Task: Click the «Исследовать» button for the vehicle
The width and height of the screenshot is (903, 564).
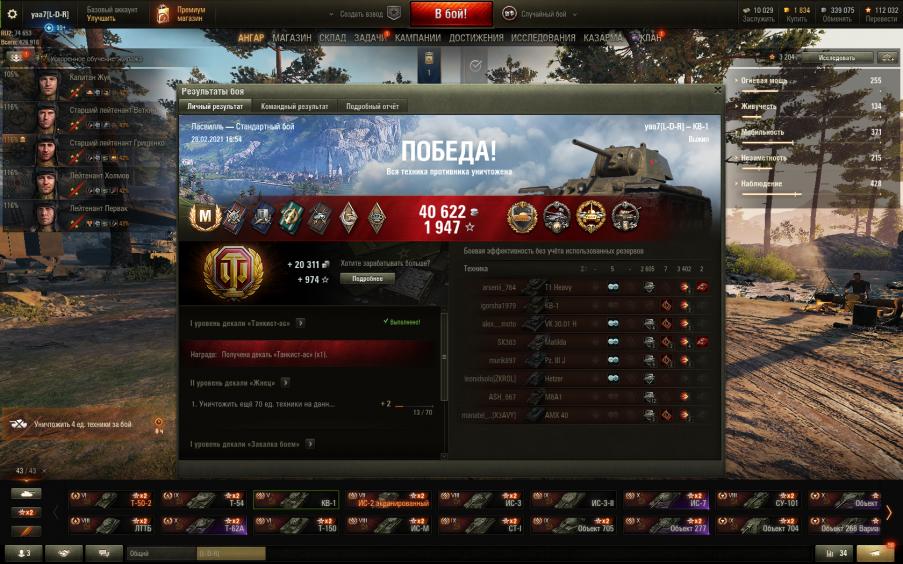Action: pyautogui.click(x=836, y=58)
